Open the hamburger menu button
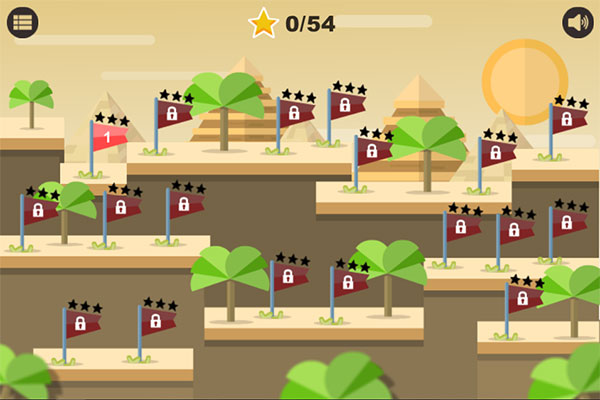This screenshot has width=600, height=400. point(22,22)
